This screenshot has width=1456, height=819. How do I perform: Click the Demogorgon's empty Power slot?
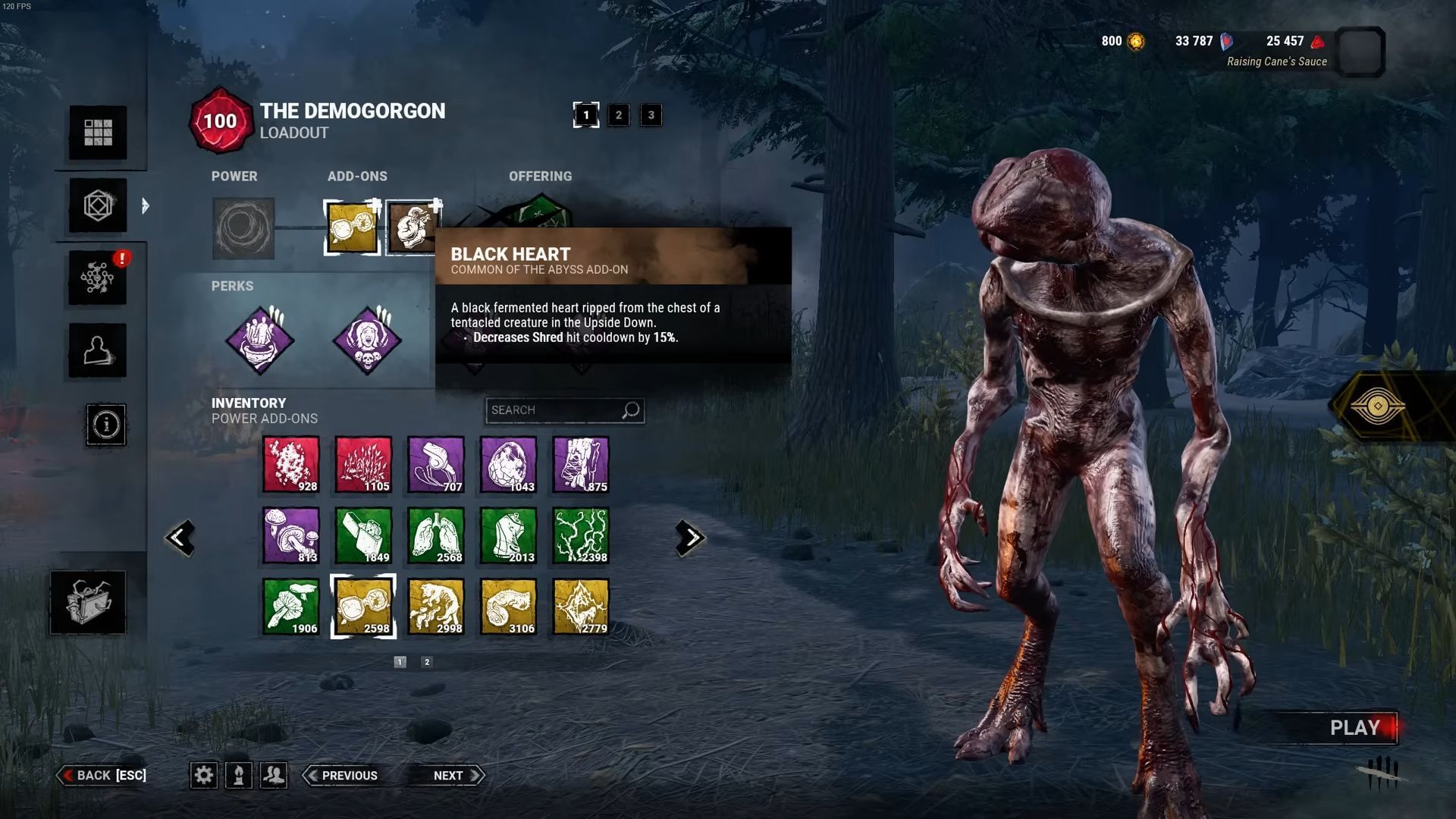click(x=243, y=228)
